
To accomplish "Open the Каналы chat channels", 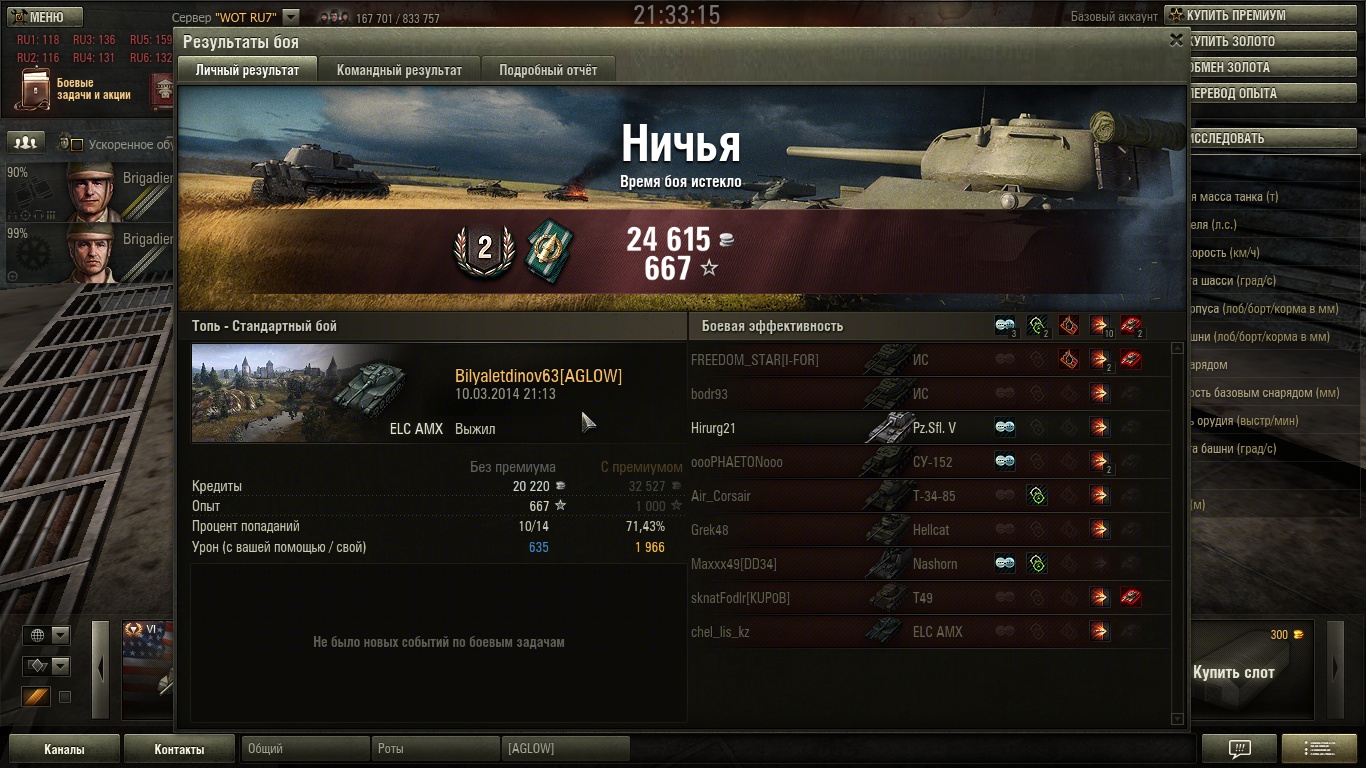I will (64, 749).
